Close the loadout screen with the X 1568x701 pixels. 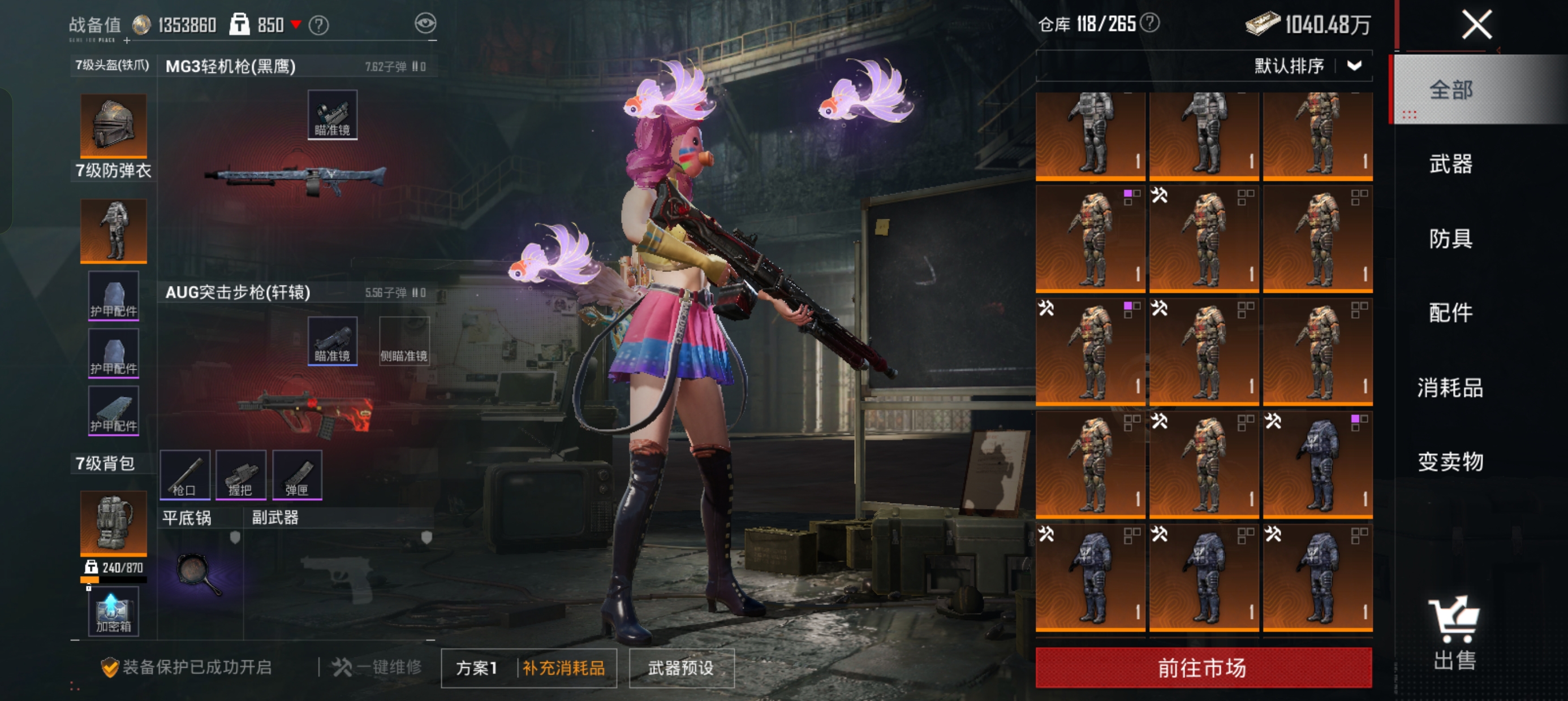point(1476,25)
